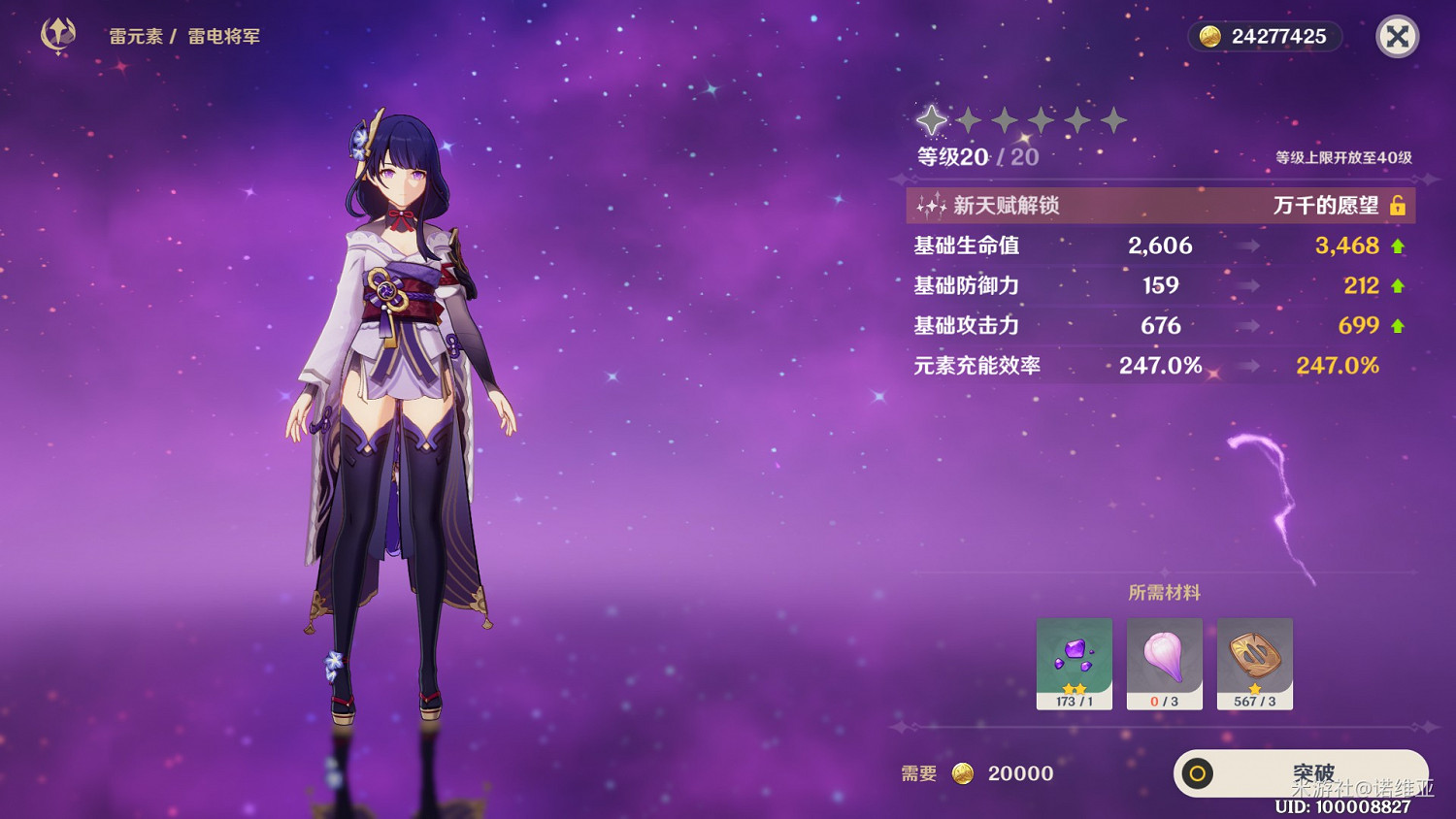Select the purple amethyst sliver material
Image resolution: width=1456 pixels, height=819 pixels.
click(x=1074, y=663)
